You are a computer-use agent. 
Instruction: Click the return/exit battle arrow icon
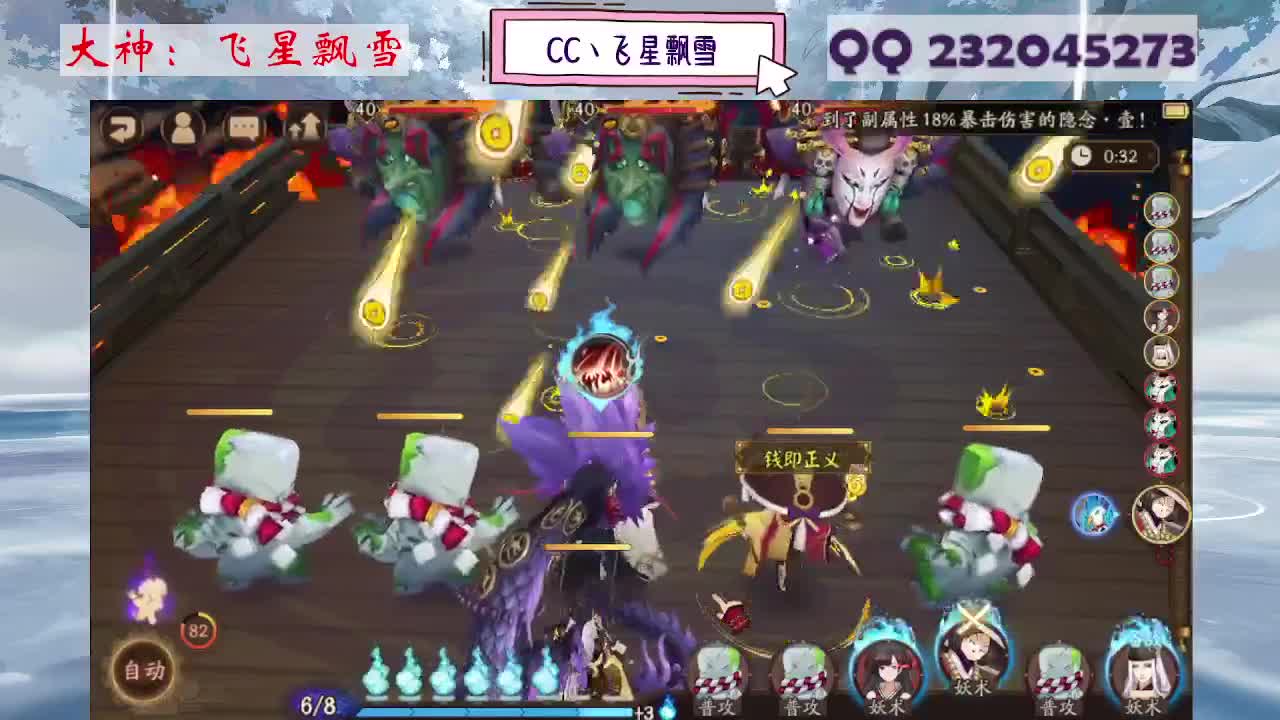(x=122, y=128)
